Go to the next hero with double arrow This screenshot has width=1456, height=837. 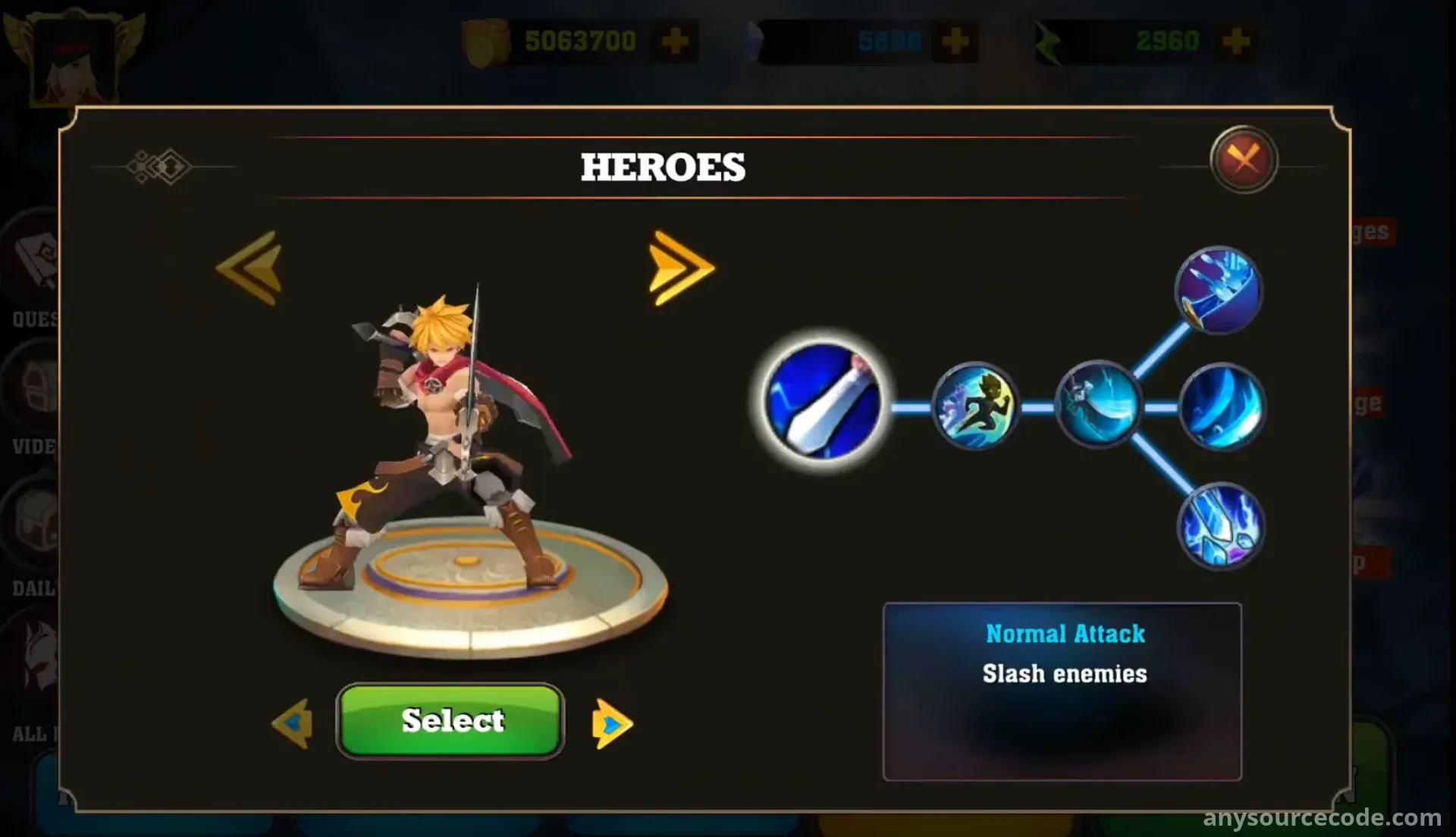pos(680,268)
